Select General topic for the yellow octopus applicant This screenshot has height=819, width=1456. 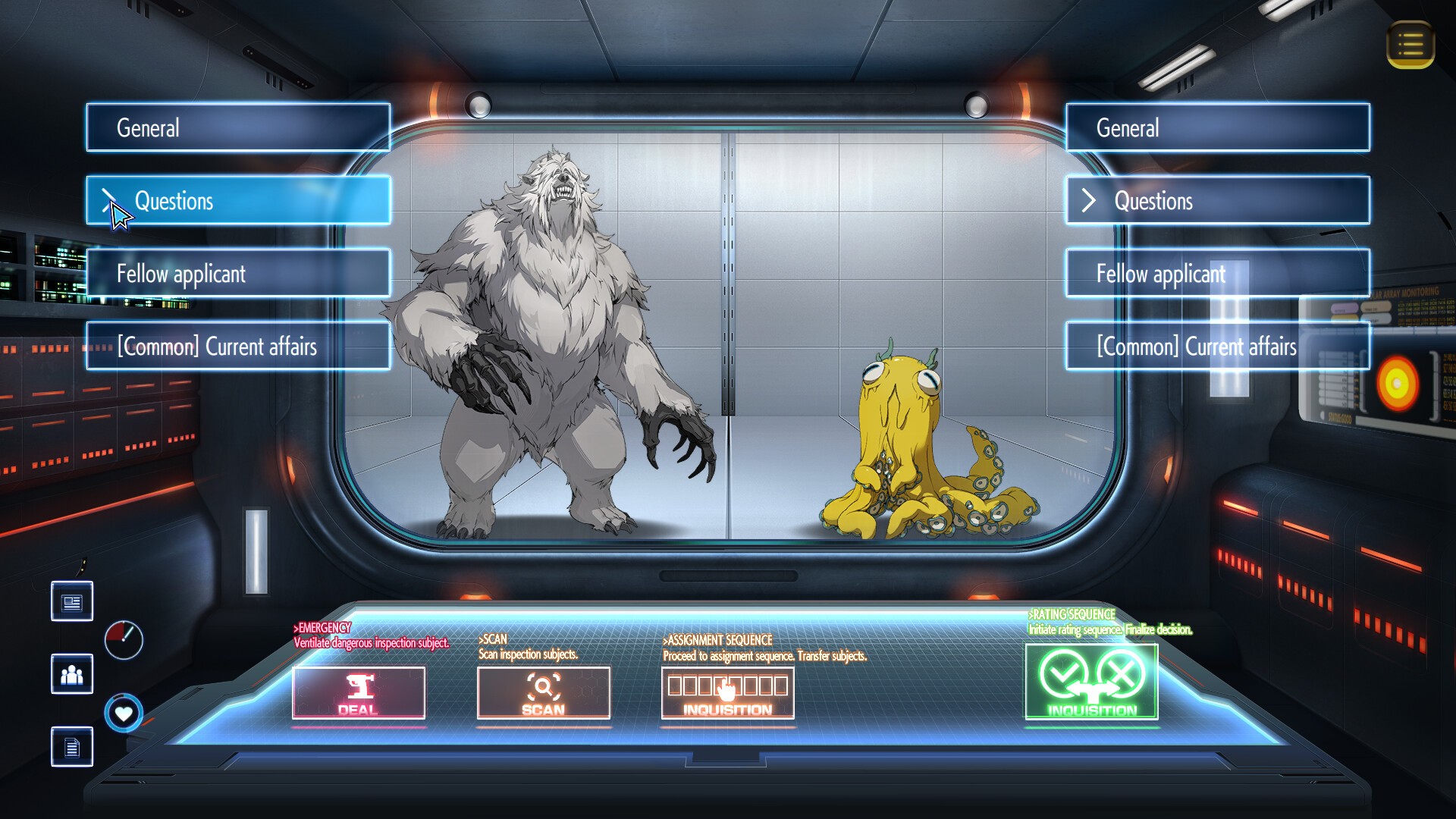[1217, 127]
